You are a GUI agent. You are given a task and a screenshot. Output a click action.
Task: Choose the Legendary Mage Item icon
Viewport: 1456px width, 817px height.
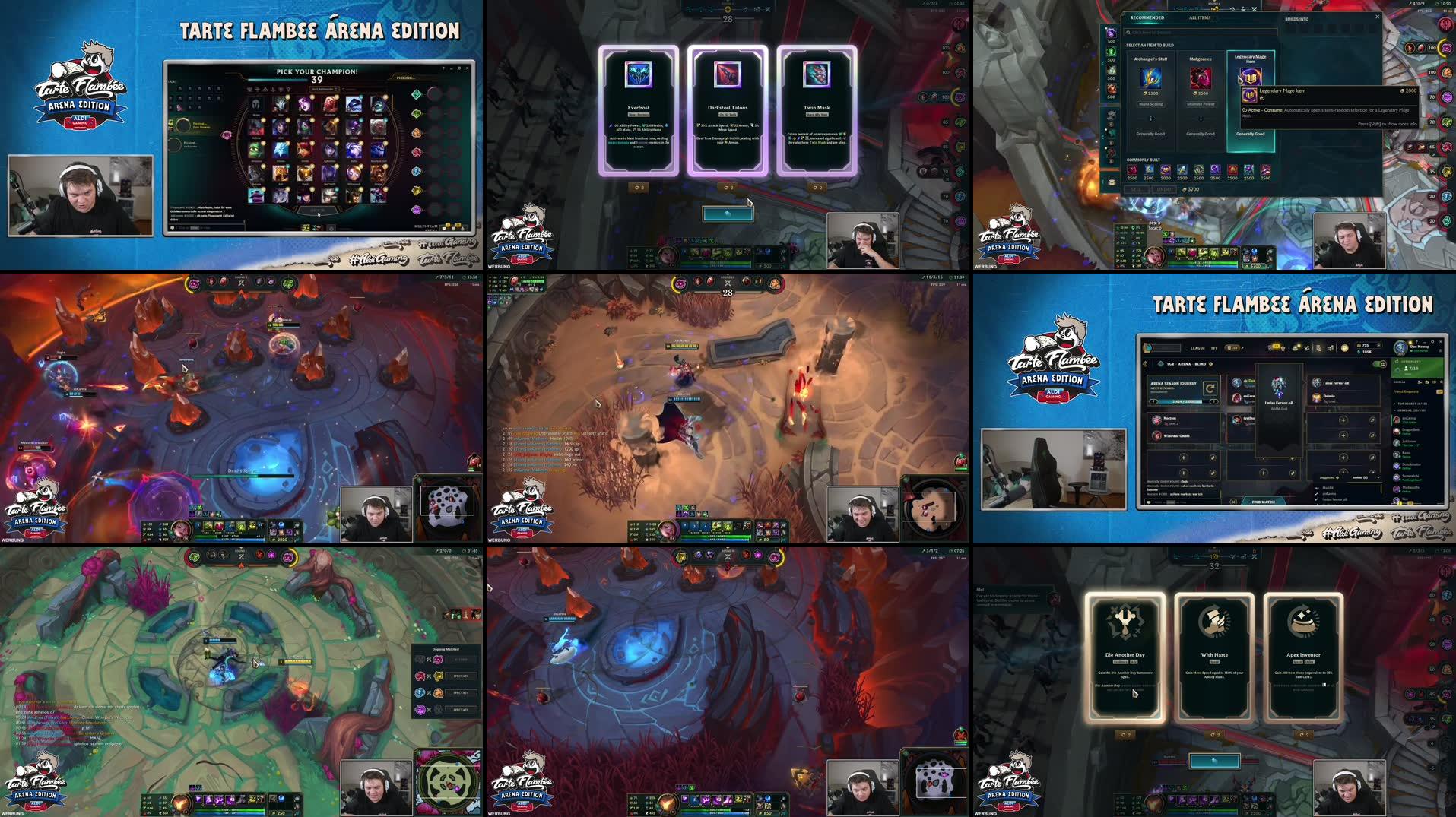pos(1250,76)
